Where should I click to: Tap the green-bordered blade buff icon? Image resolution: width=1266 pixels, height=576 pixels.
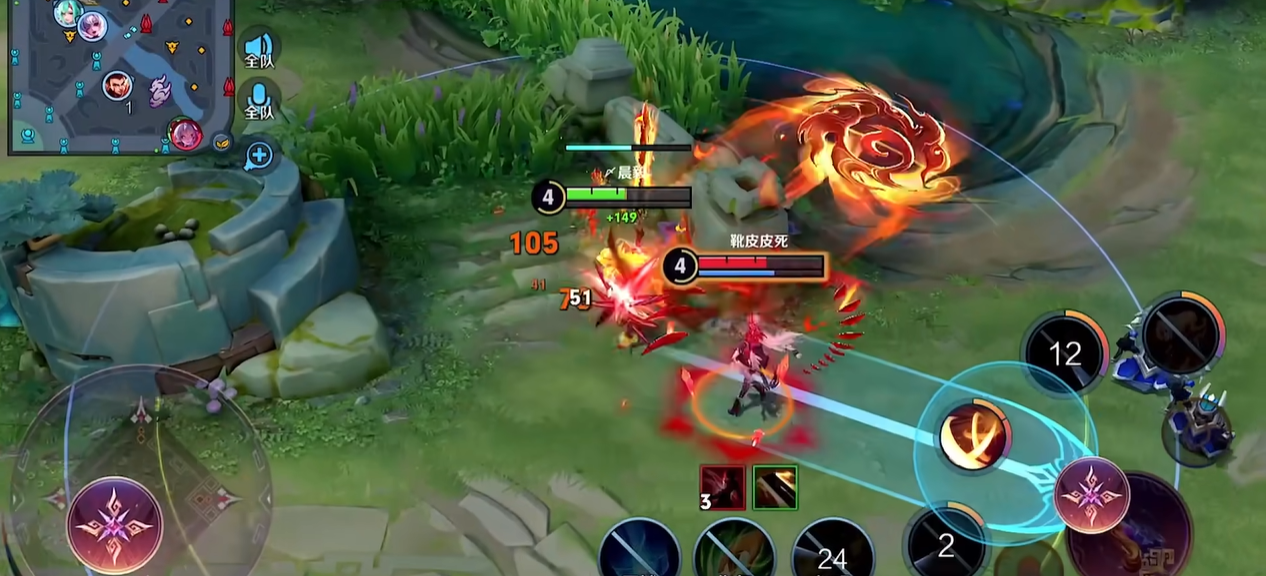775,487
